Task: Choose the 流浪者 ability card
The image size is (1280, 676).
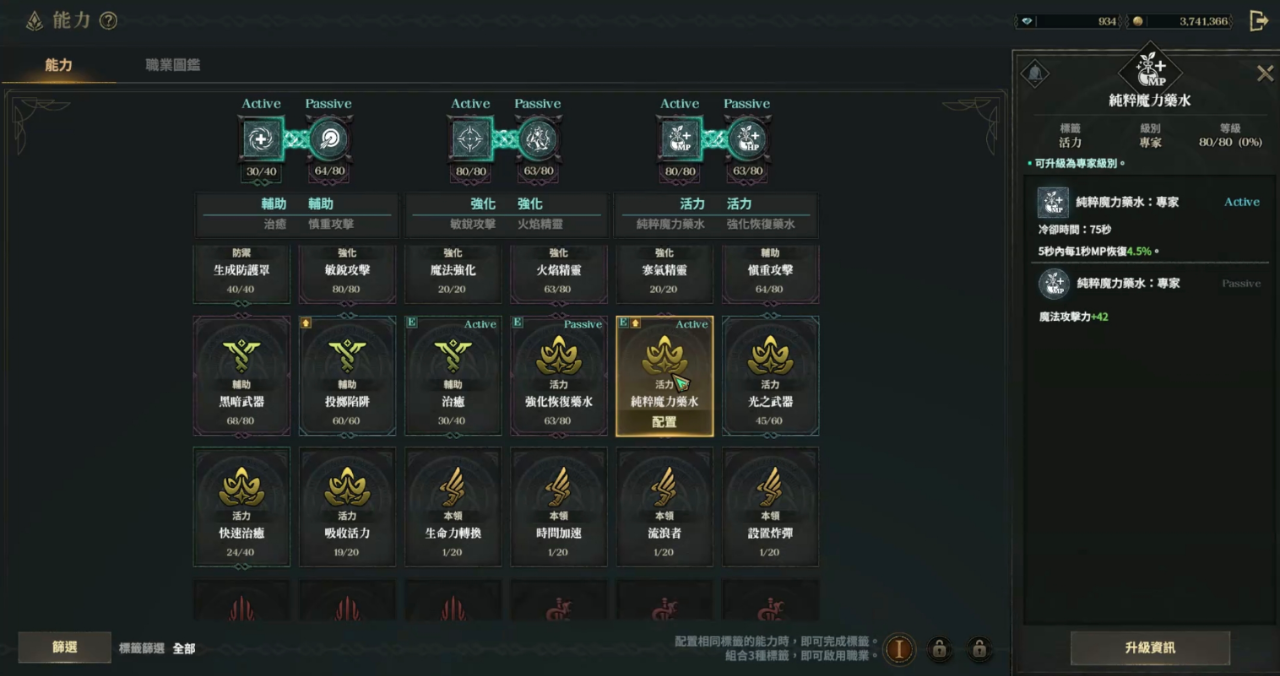Action: [664, 507]
